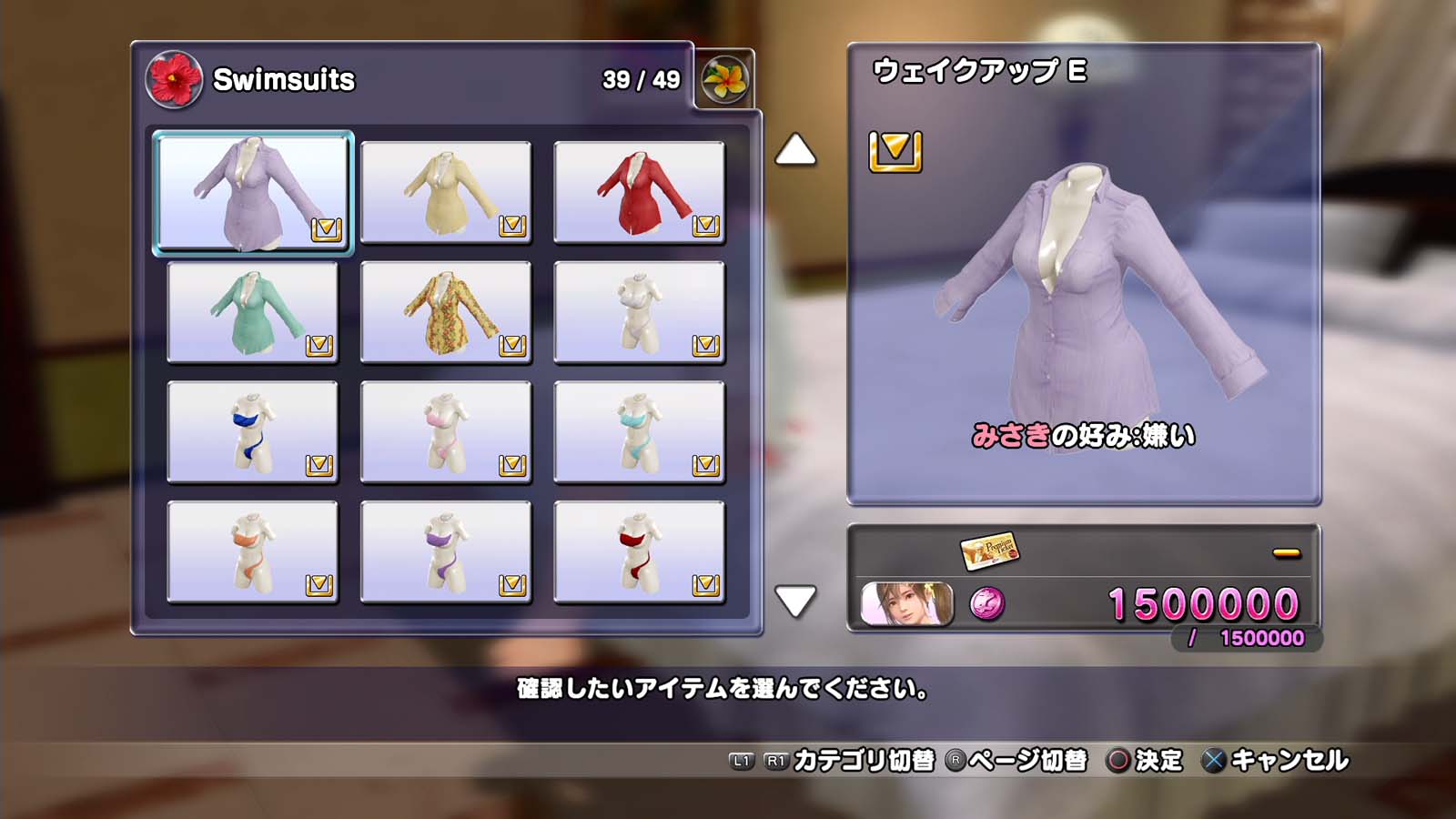Screen dimensions: 1456x819
Task: Click the Premium Ticket icon
Action: coord(989,550)
